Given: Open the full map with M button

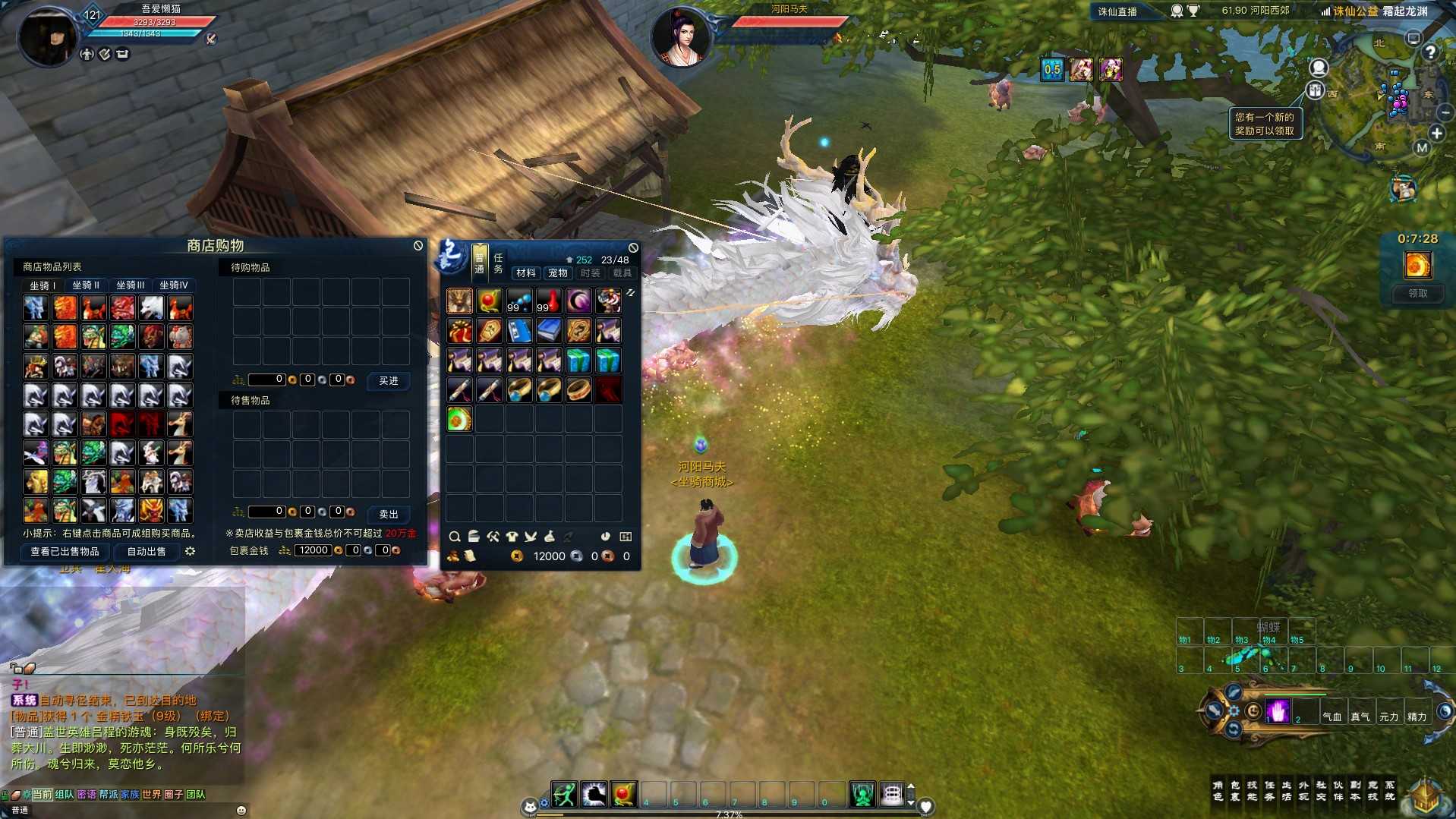Looking at the screenshot, I should click(x=1422, y=148).
